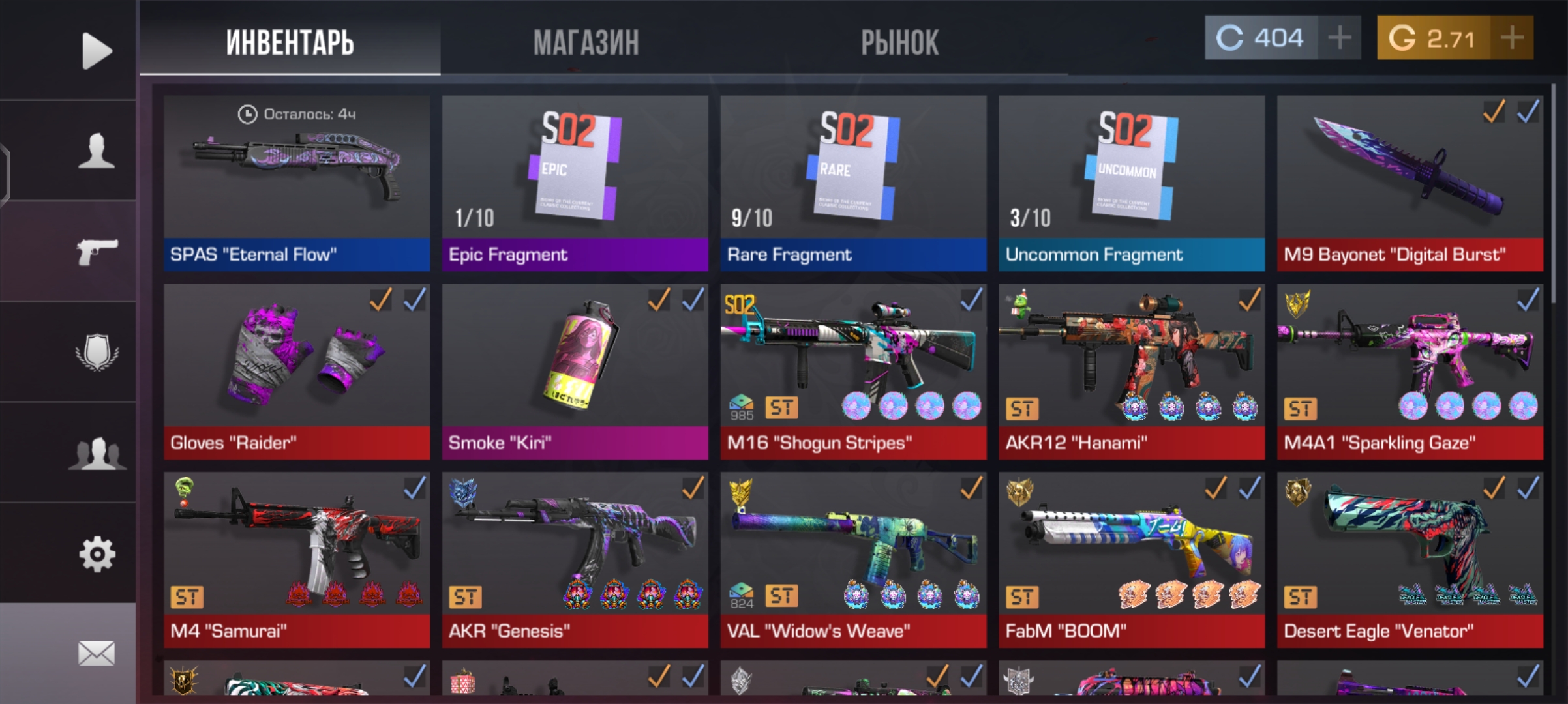Viewport: 1568px width, 704px height.
Task: Switch to the Магазин tab
Action: point(586,43)
